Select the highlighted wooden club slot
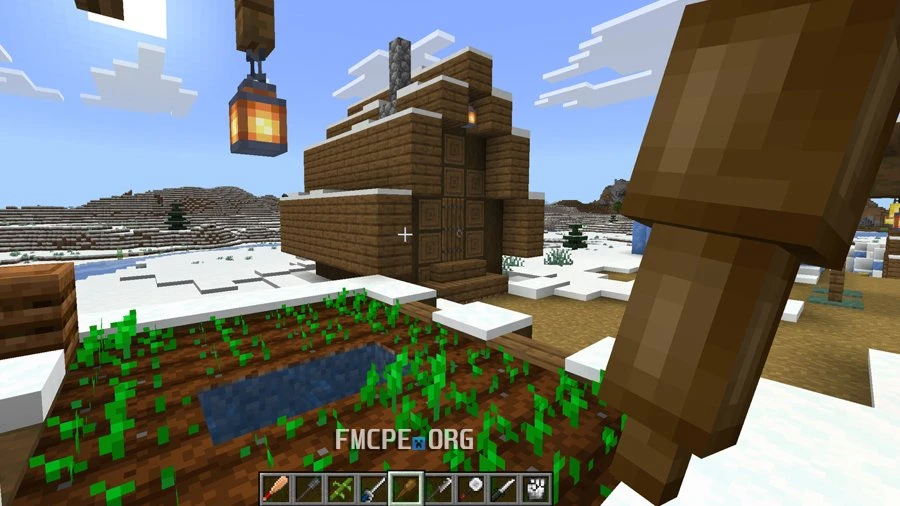Viewport: 900px width, 506px height. (x=406, y=488)
